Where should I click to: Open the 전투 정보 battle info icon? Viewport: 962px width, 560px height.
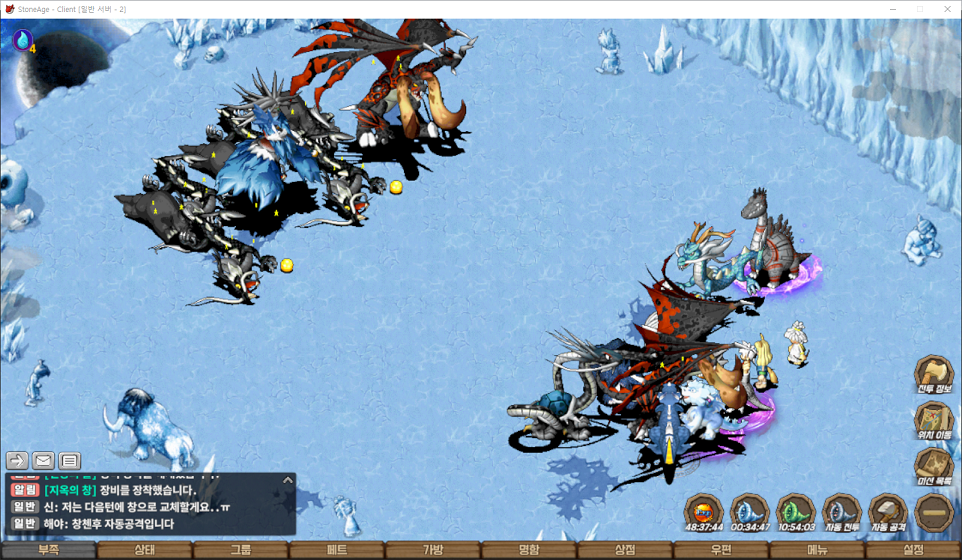click(934, 374)
